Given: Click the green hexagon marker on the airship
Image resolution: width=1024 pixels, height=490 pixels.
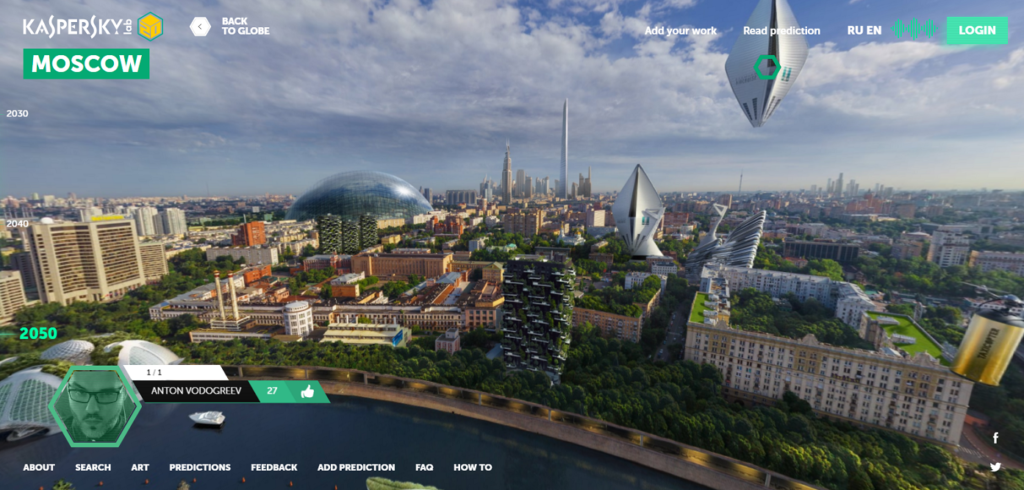Looking at the screenshot, I should click(x=767, y=68).
